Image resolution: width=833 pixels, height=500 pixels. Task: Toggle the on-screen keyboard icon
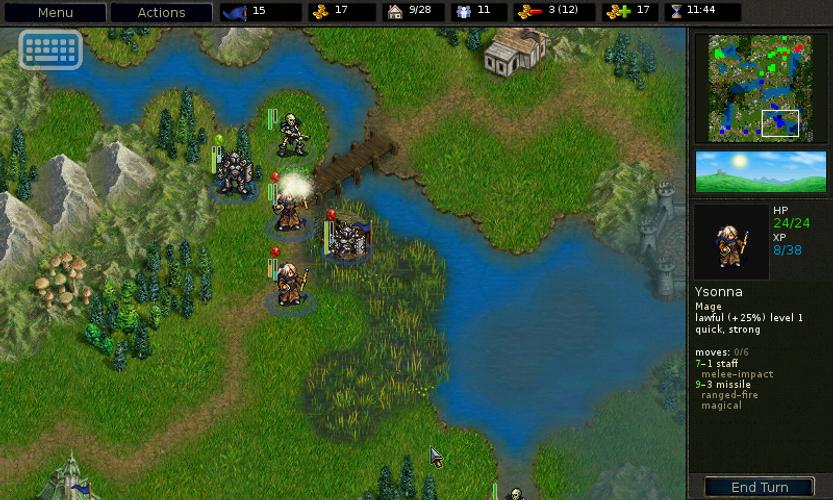[50, 49]
